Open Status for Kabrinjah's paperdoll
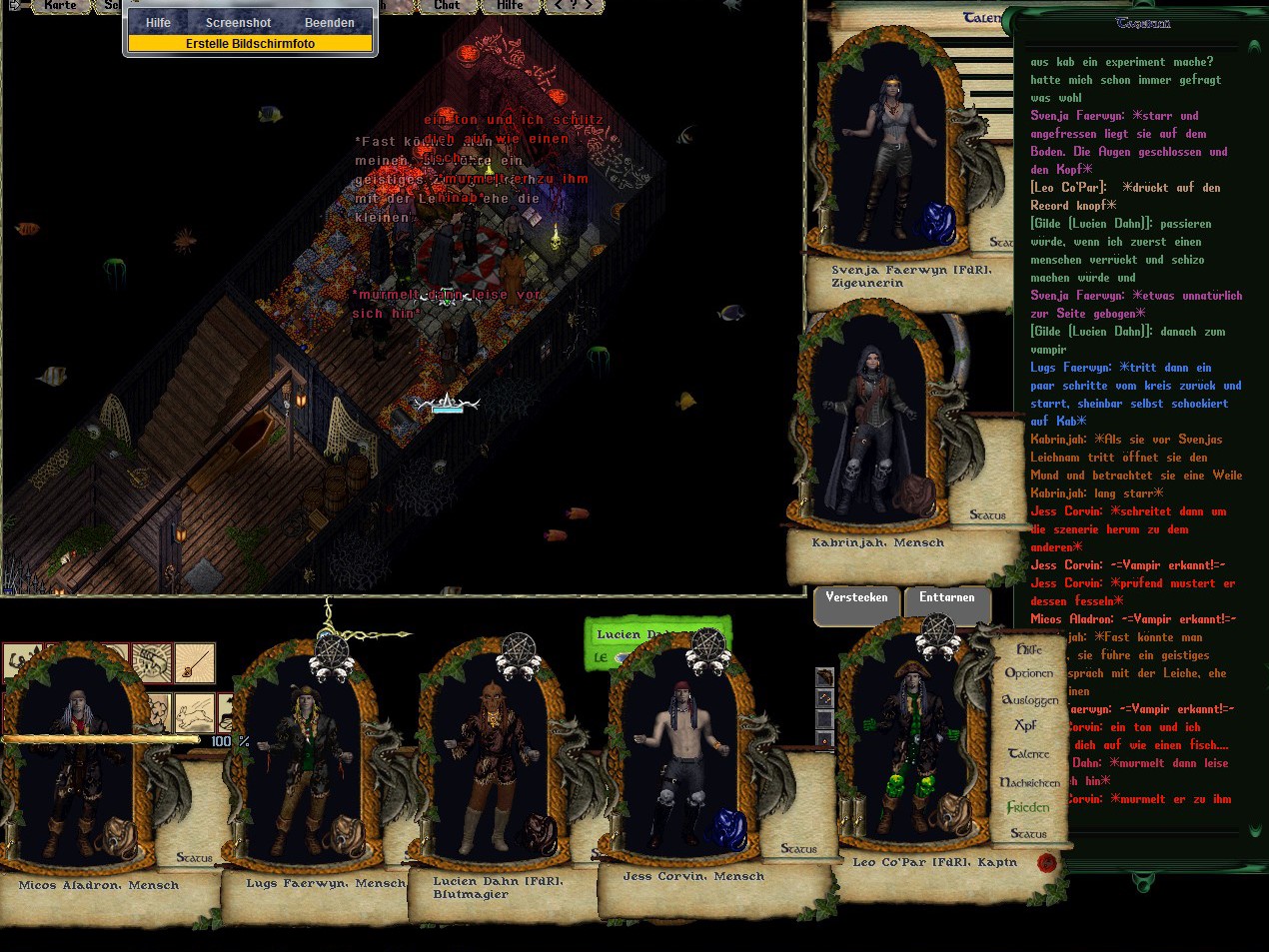Viewport: 1269px width, 952px height. click(987, 515)
